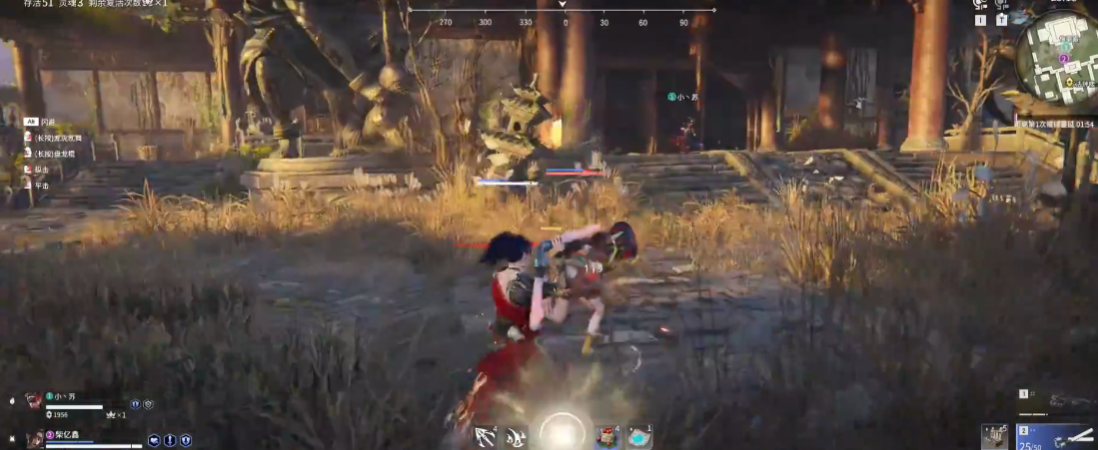Activate the white claw skill icon
The height and width of the screenshot is (450, 1098).
517,436
